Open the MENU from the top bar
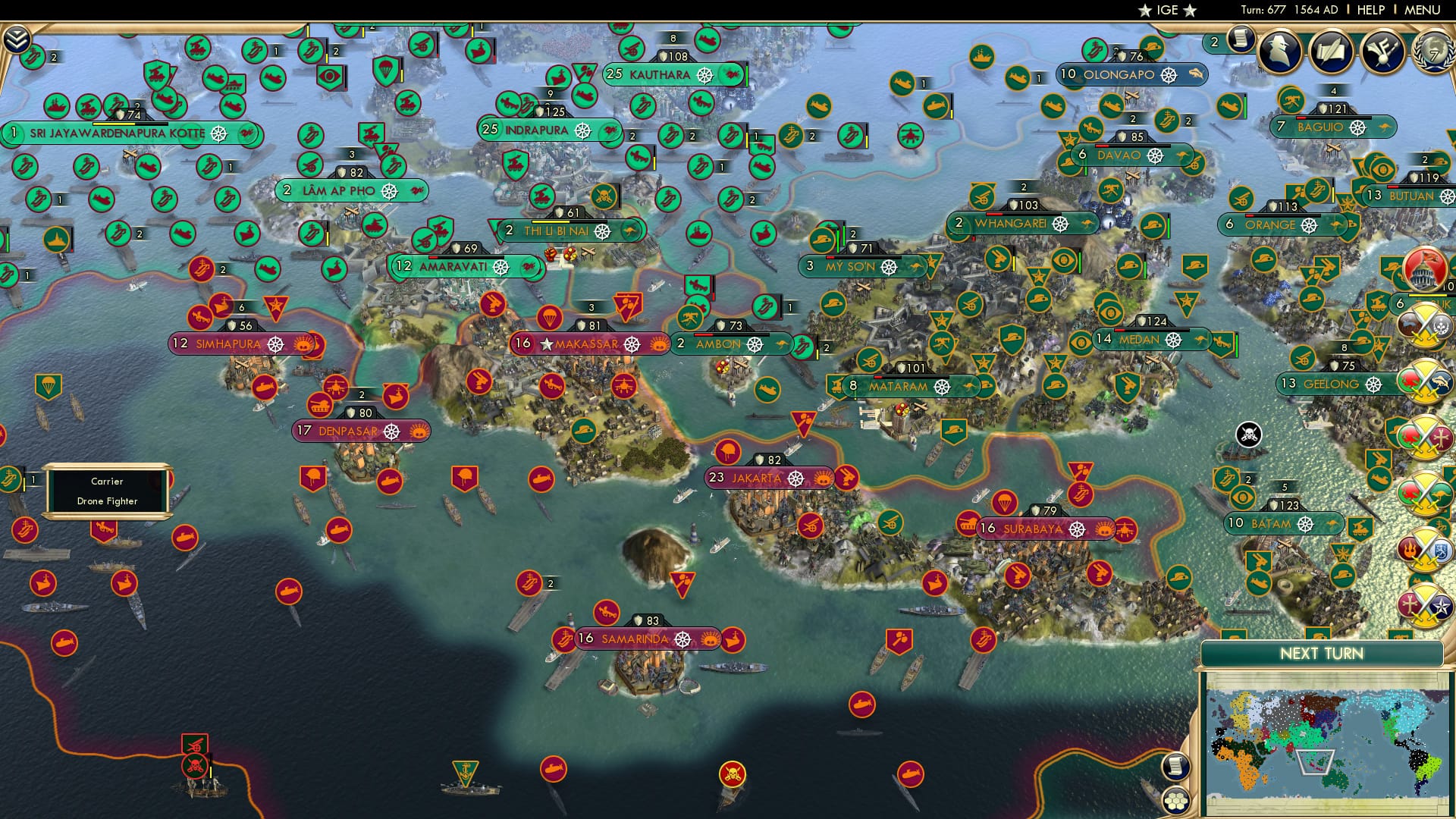 [1424, 10]
